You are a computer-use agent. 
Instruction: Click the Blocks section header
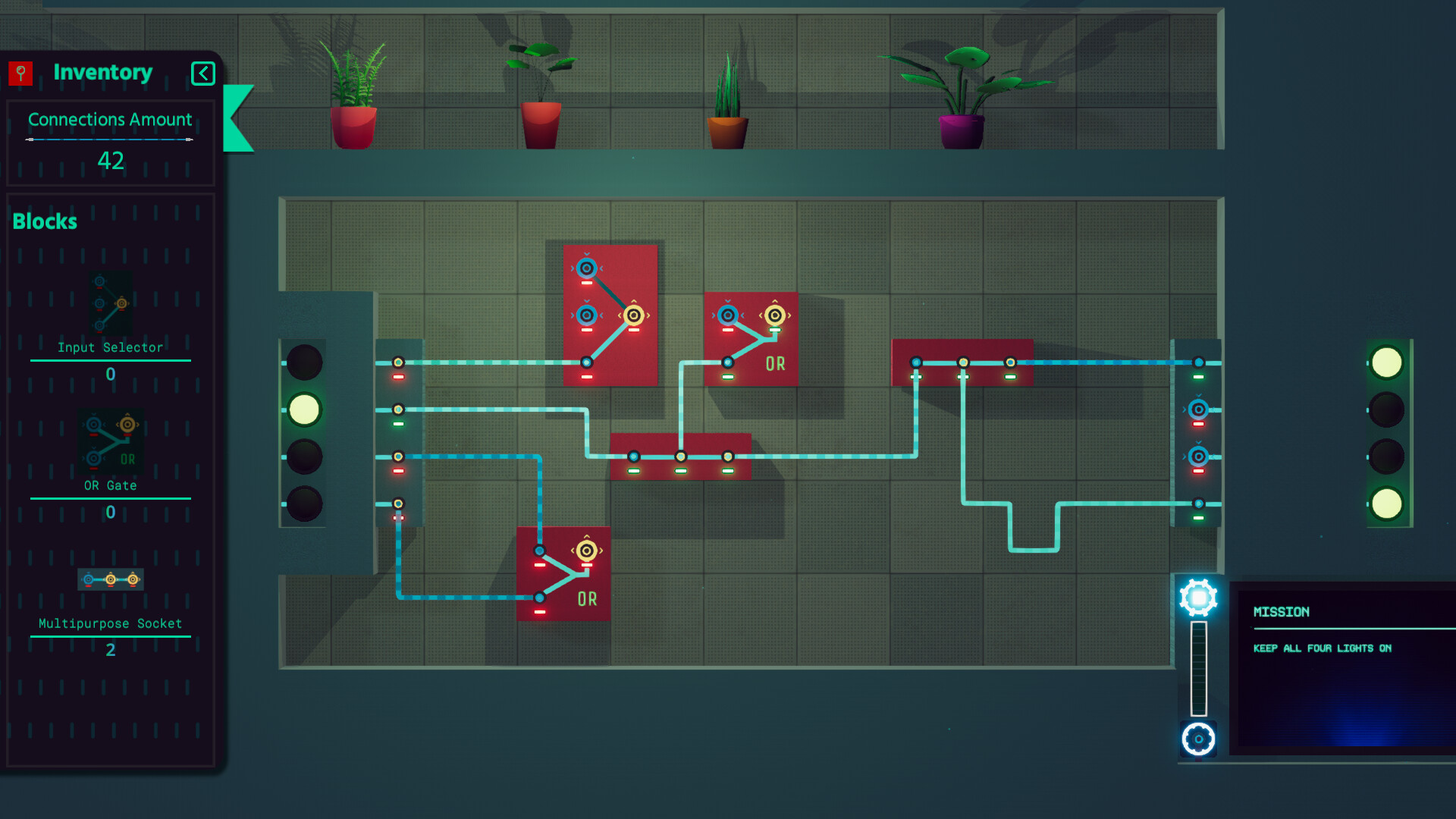(x=44, y=221)
